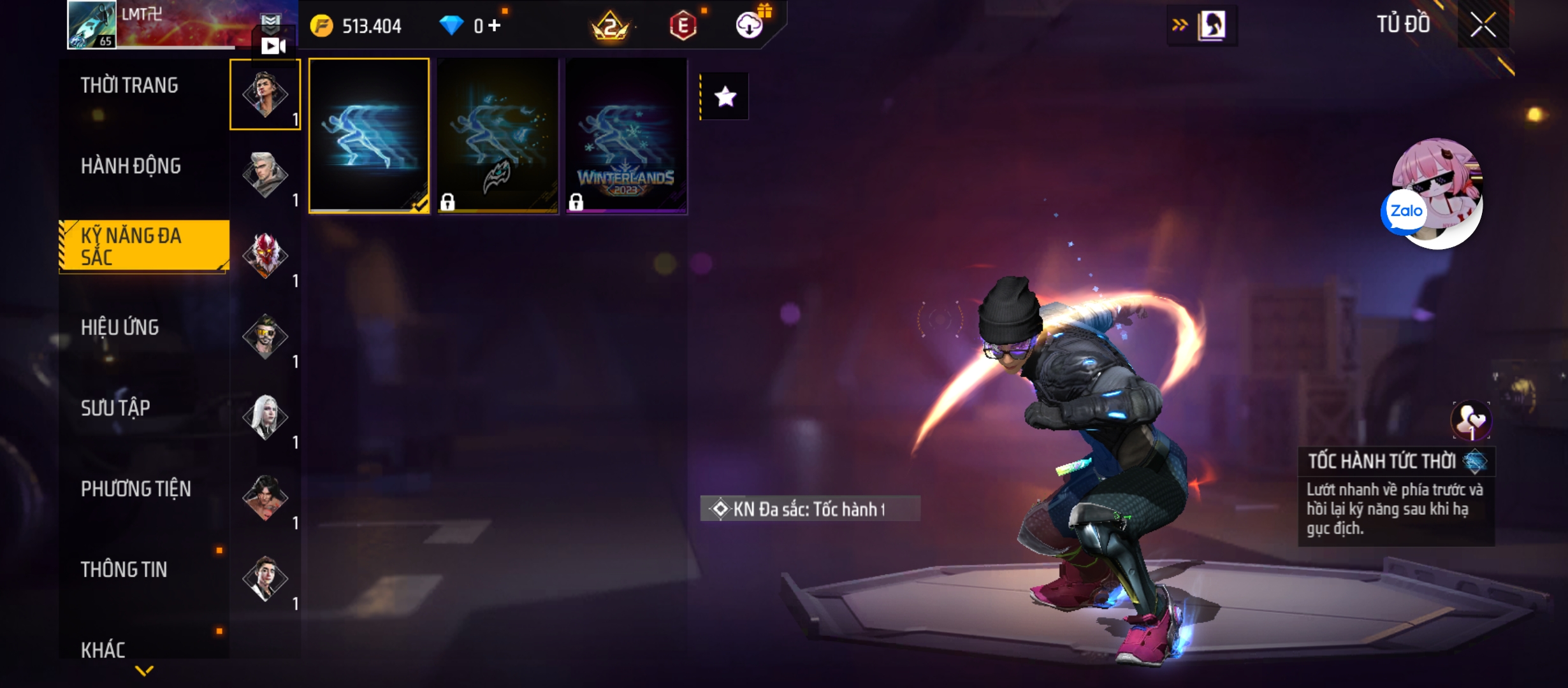Switch to the THỜI TRANG tab

click(x=129, y=85)
